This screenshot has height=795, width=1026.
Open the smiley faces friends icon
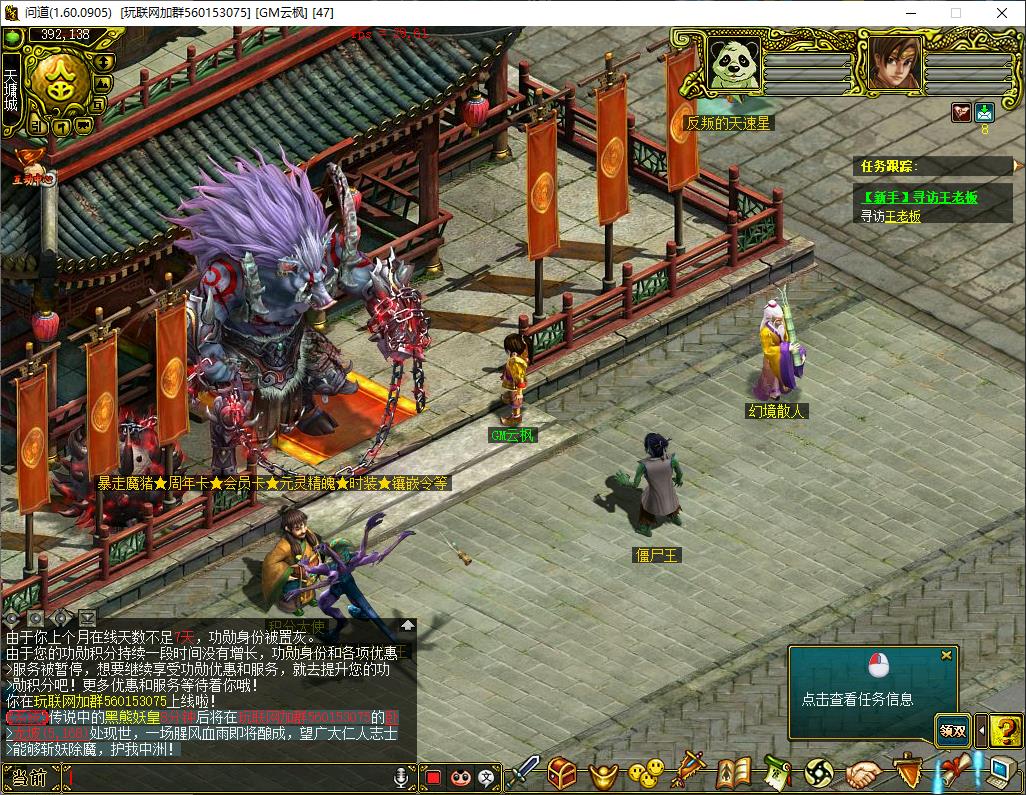pos(646,773)
